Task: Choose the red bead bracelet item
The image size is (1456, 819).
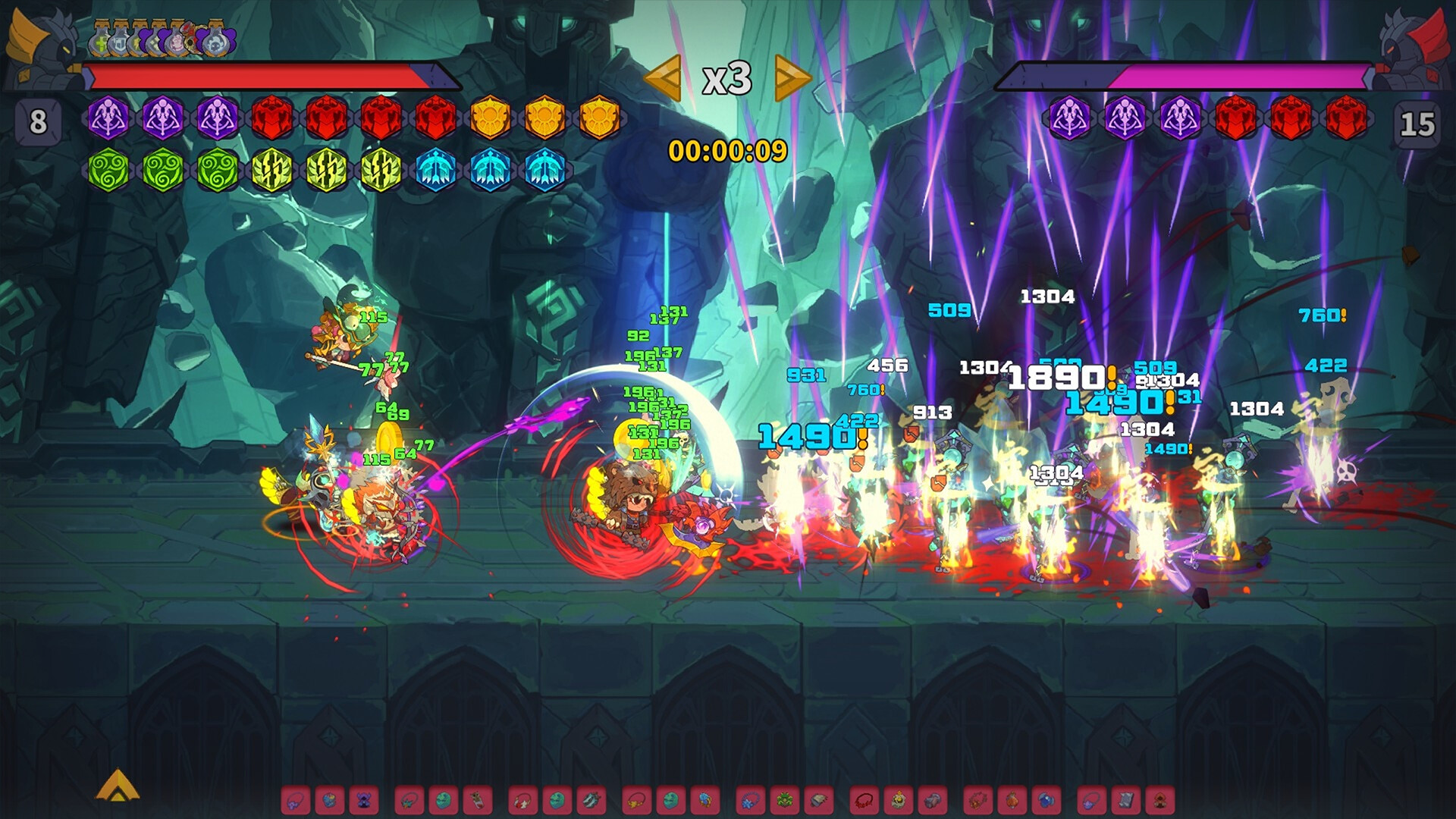Action: point(864,801)
